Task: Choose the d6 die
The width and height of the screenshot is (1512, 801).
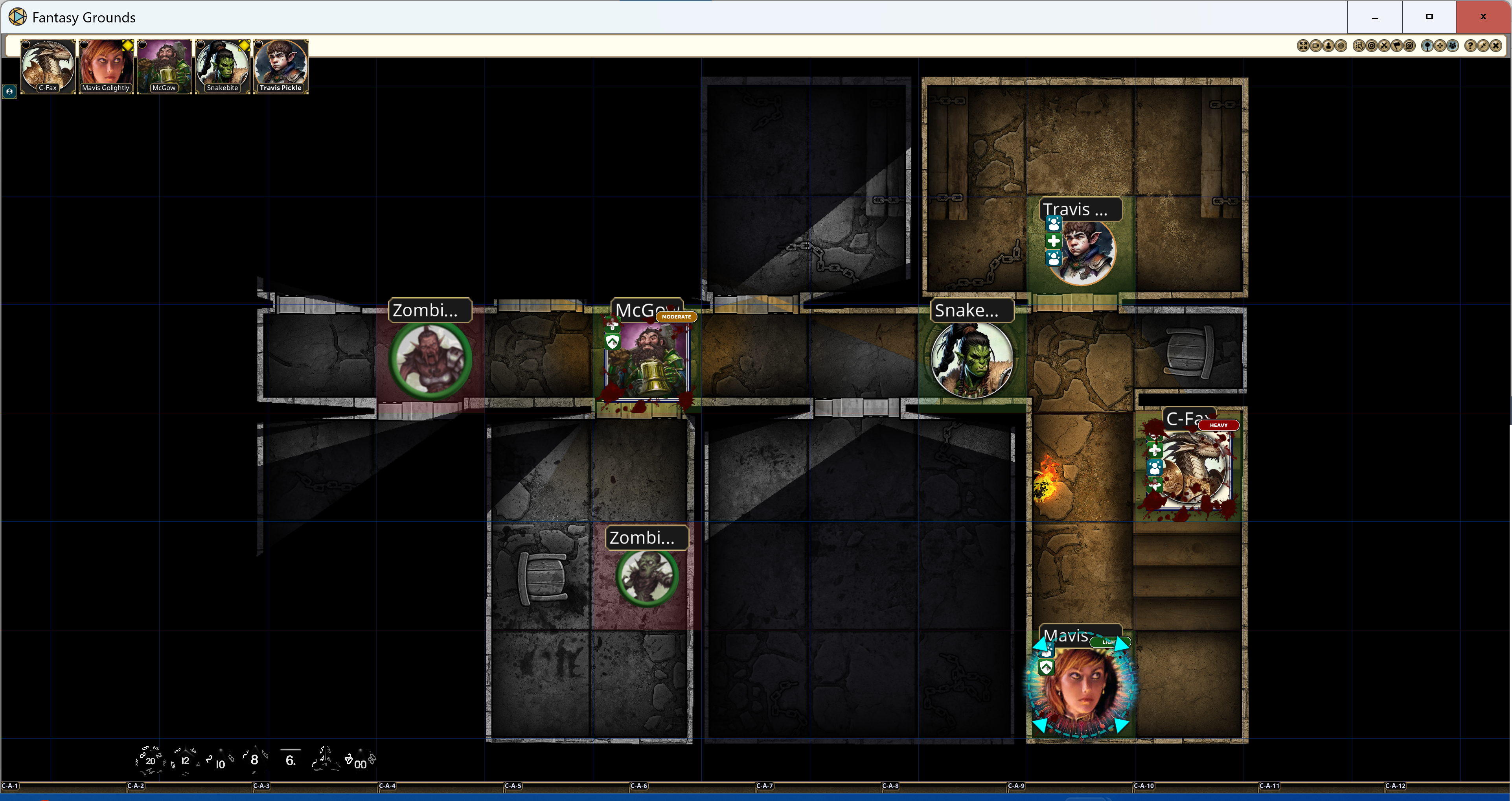Action: (290, 760)
